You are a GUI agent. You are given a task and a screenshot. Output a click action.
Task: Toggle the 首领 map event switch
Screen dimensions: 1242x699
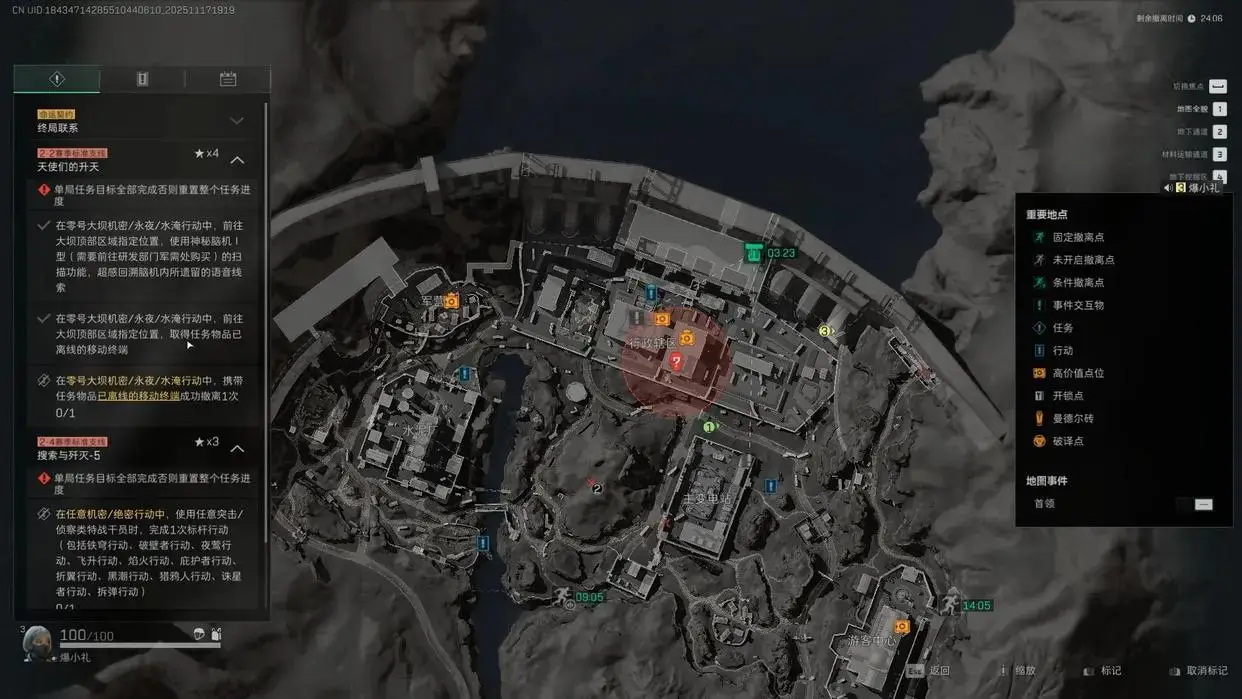pos(1203,504)
